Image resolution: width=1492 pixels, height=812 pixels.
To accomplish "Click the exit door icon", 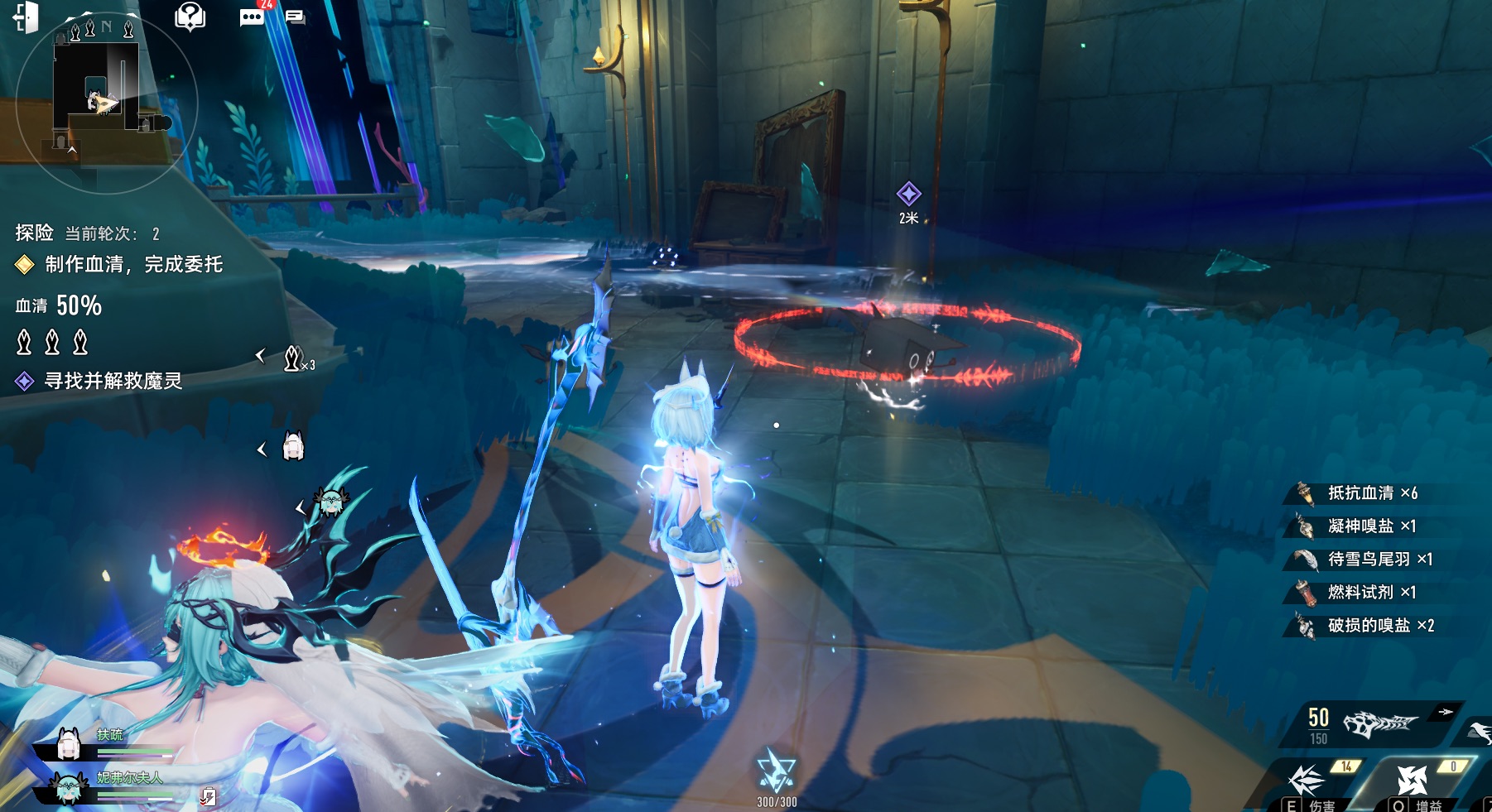I will pyautogui.click(x=26, y=17).
